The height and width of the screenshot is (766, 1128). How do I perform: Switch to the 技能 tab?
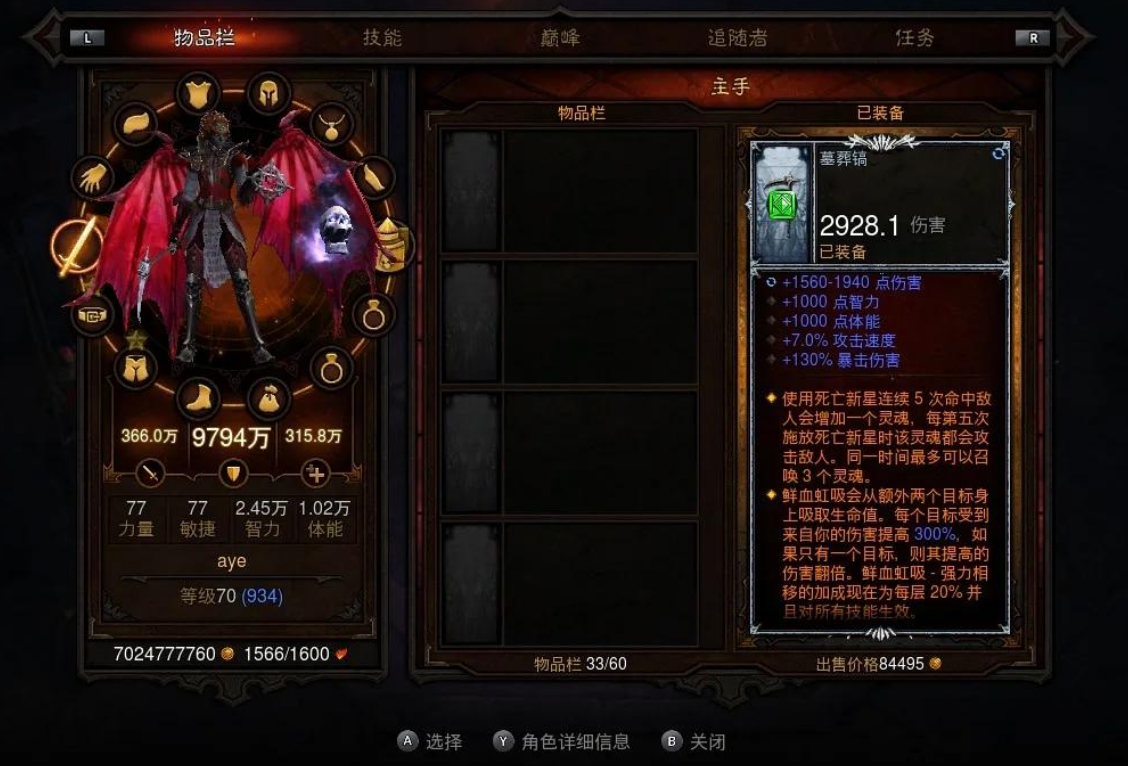tap(382, 38)
